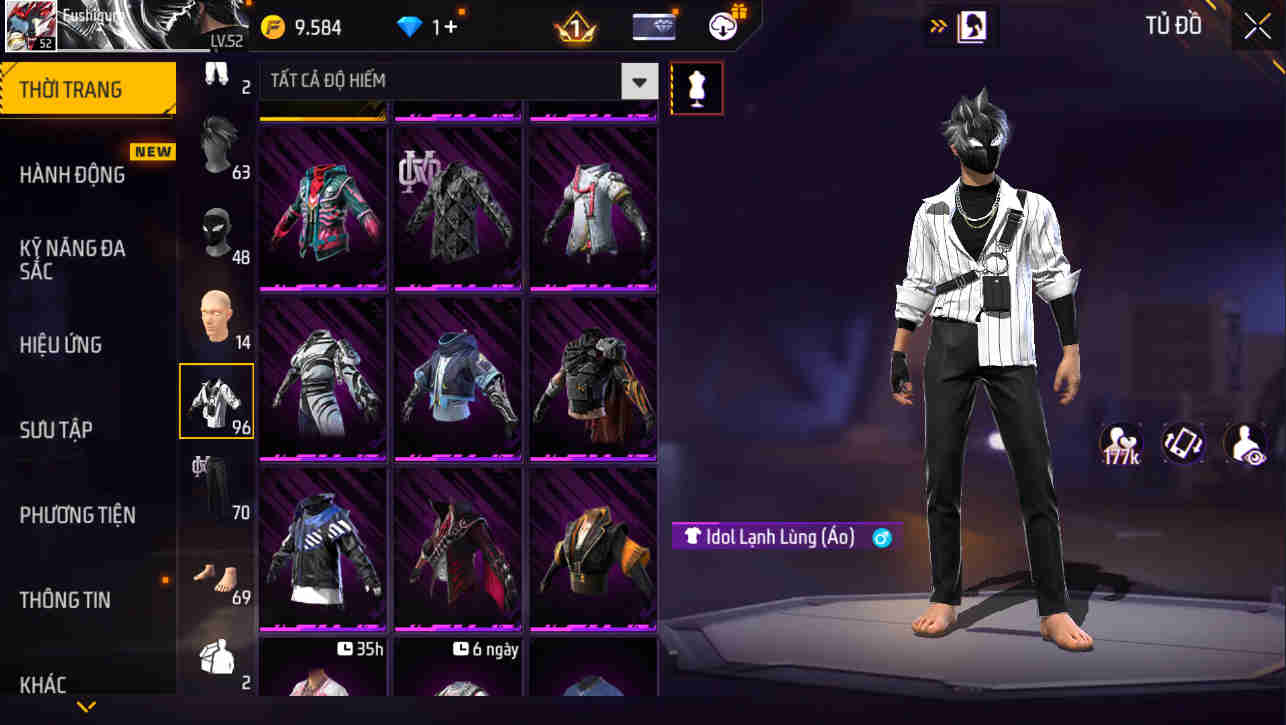The width and height of the screenshot is (1286, 725).
Task: Click the mannequin outfit preview icon
Action: [697, 88]
